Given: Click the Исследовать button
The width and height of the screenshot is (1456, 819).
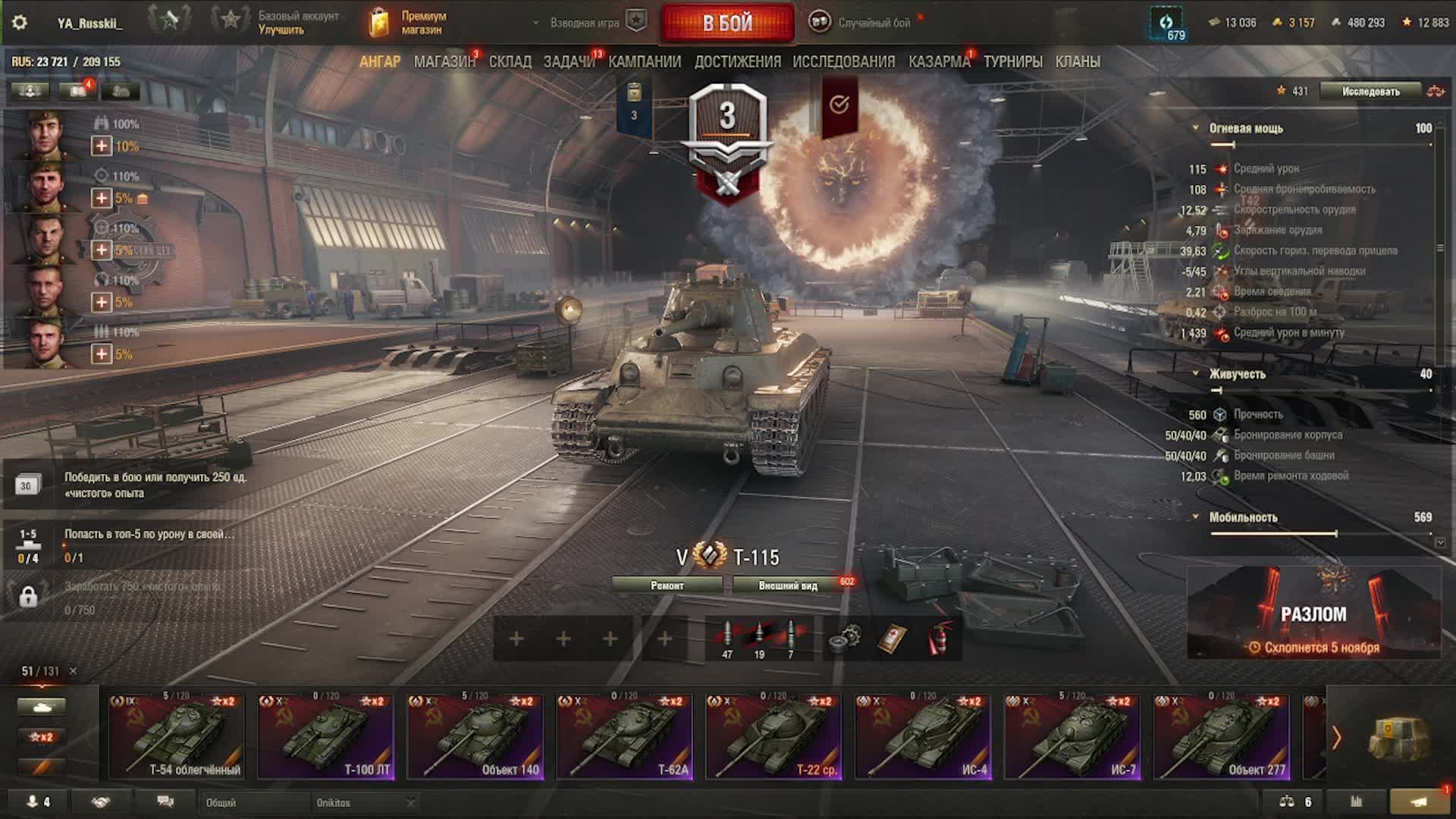Looking at the screenshot, I should (x=1370, y=91).
